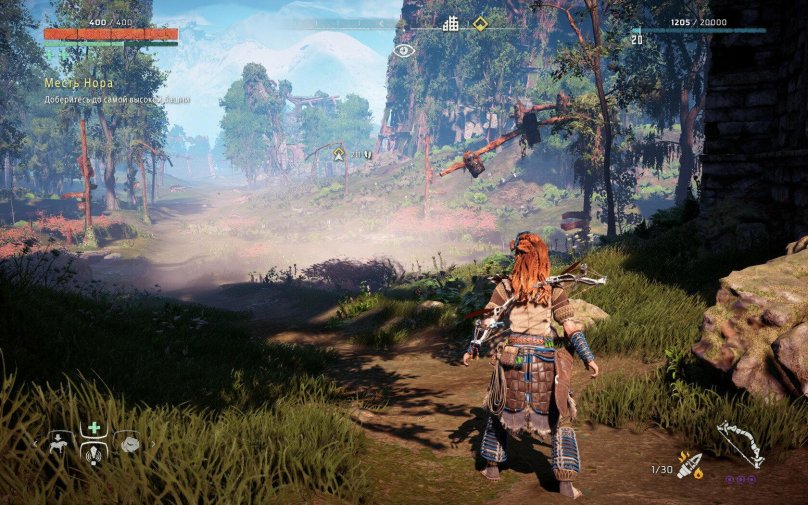Screen dimensions: 808x505
Task: Choose the call mount tool icon
Action: 60,442
